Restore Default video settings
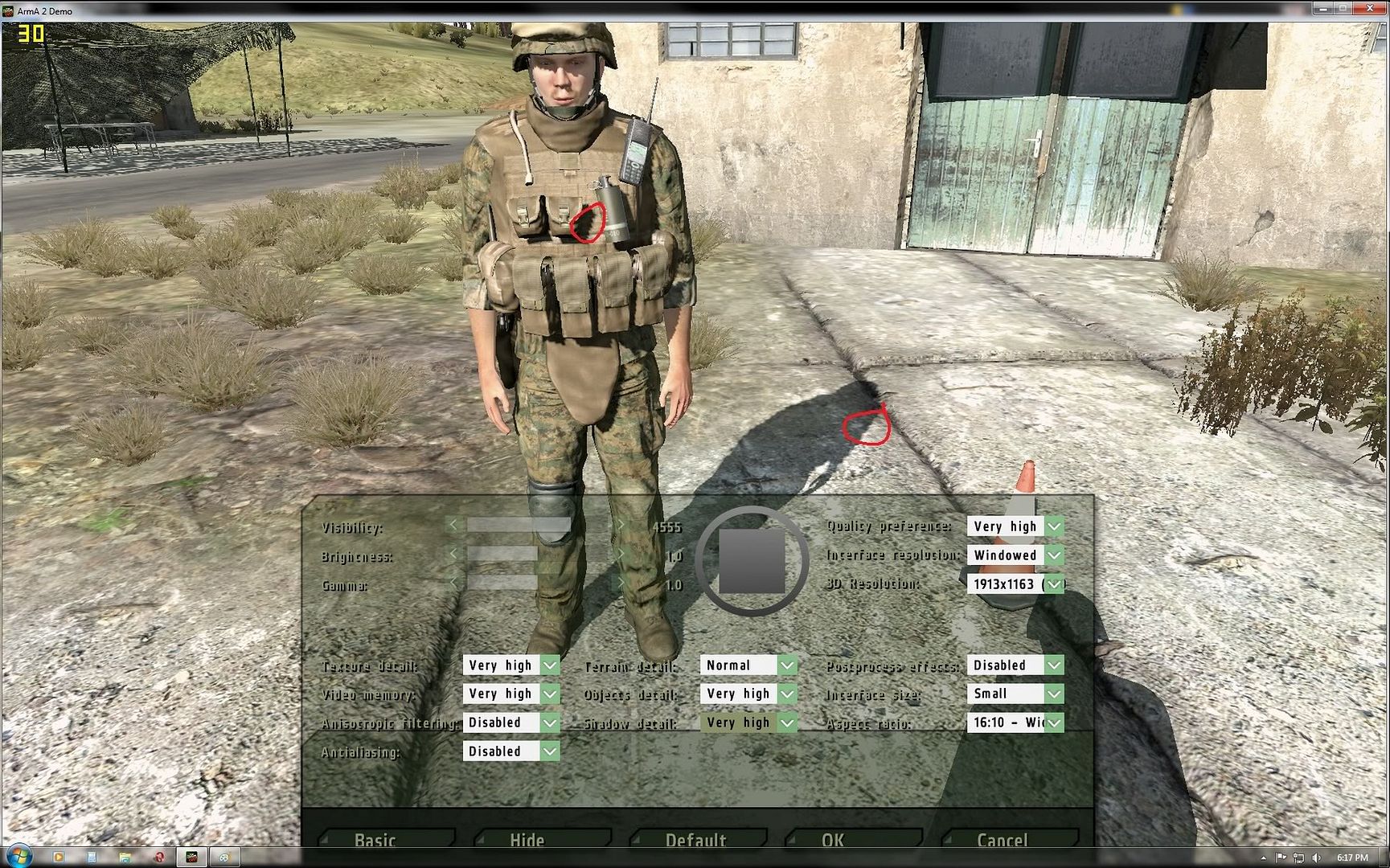The image size is (1390, 868). (696, 840)
